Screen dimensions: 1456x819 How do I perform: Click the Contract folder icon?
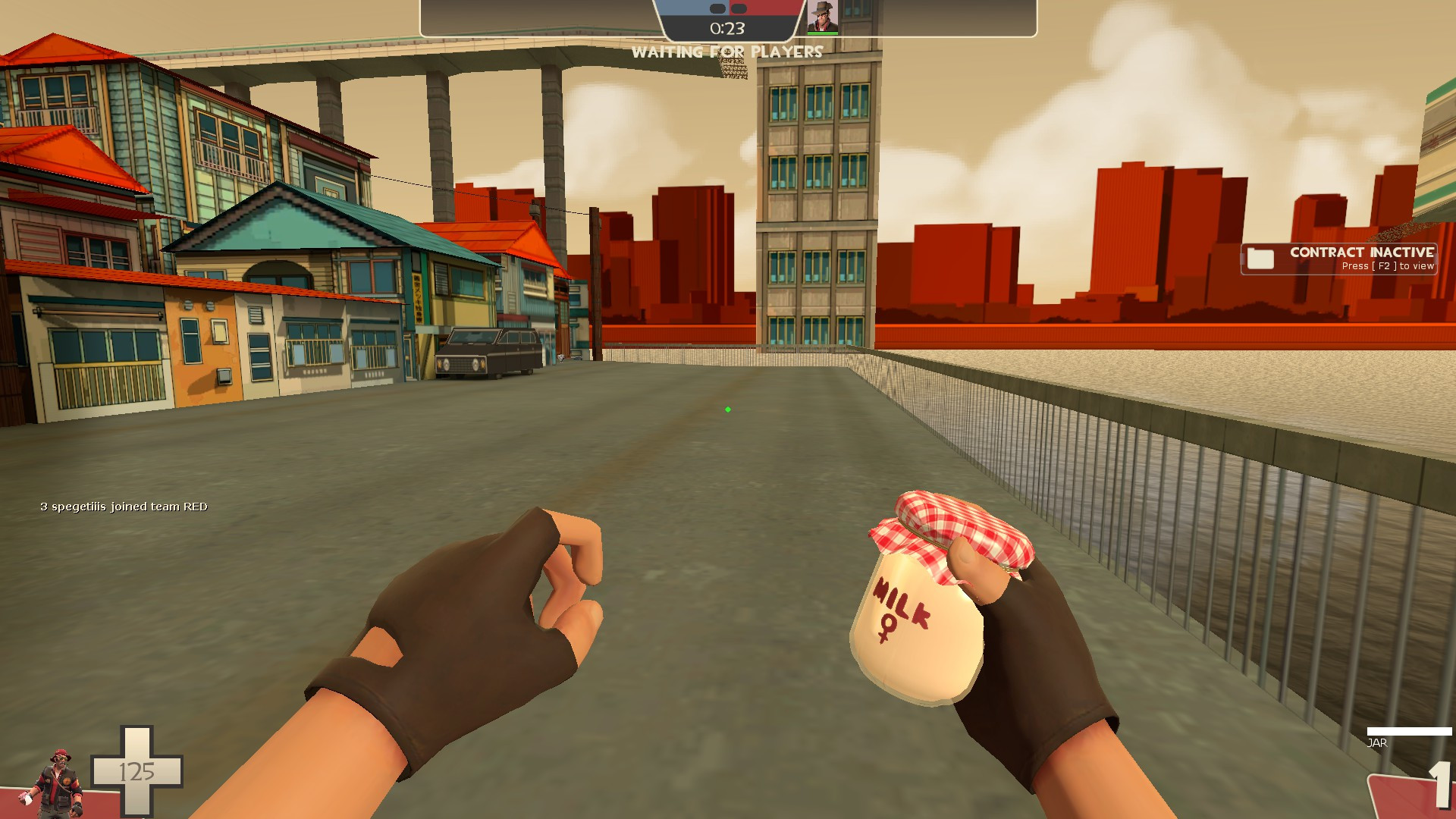tap(1260, 259)
